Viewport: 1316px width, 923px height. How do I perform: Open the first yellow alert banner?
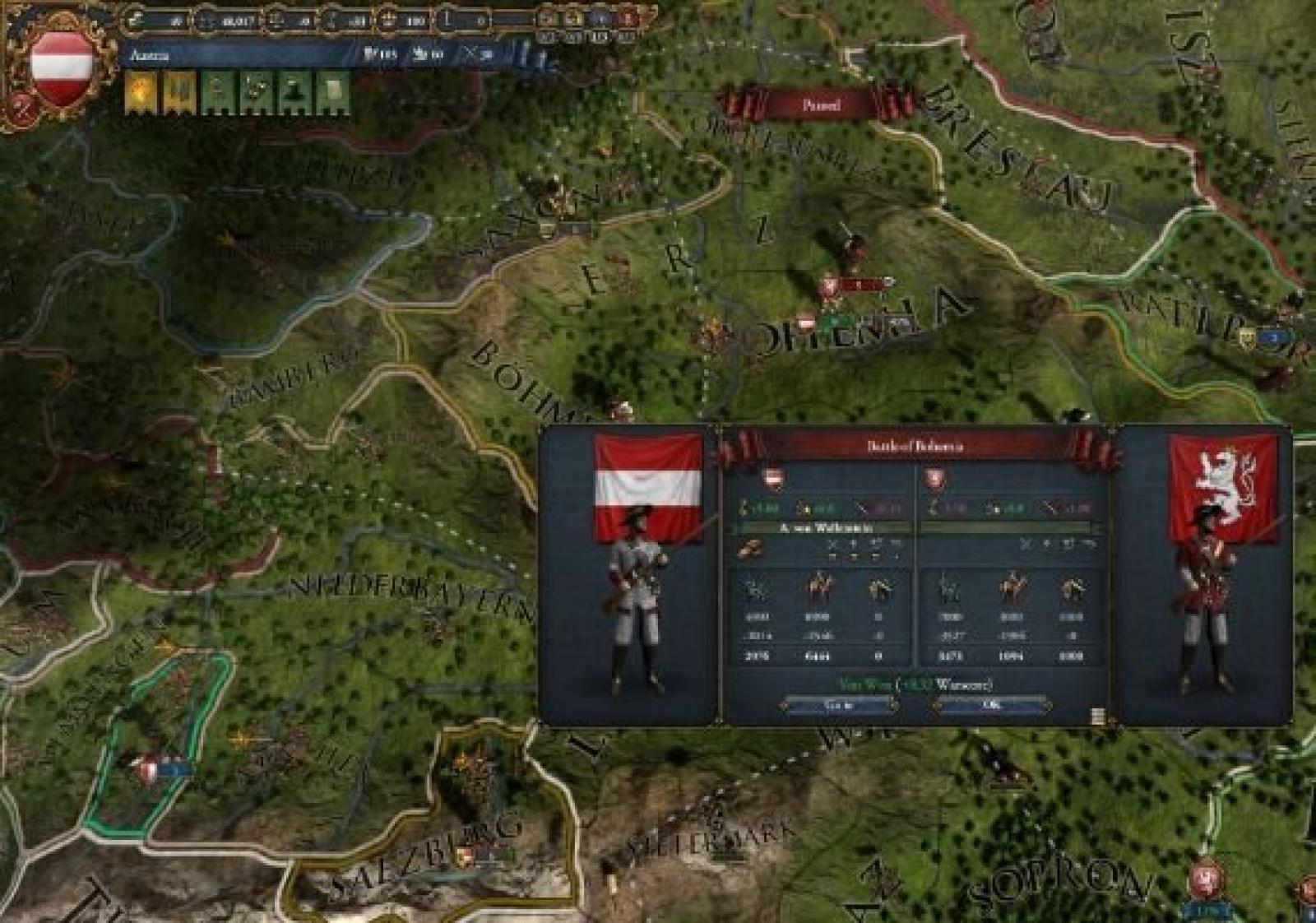[141, 93]
